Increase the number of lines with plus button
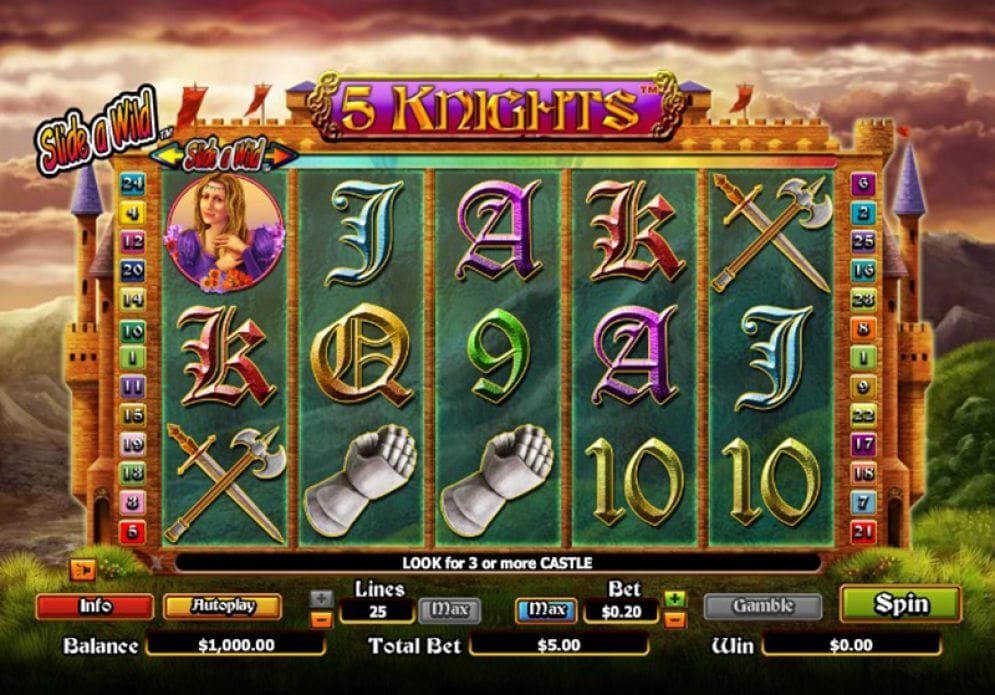Screen dimensions: 995x695 point(322,599)
